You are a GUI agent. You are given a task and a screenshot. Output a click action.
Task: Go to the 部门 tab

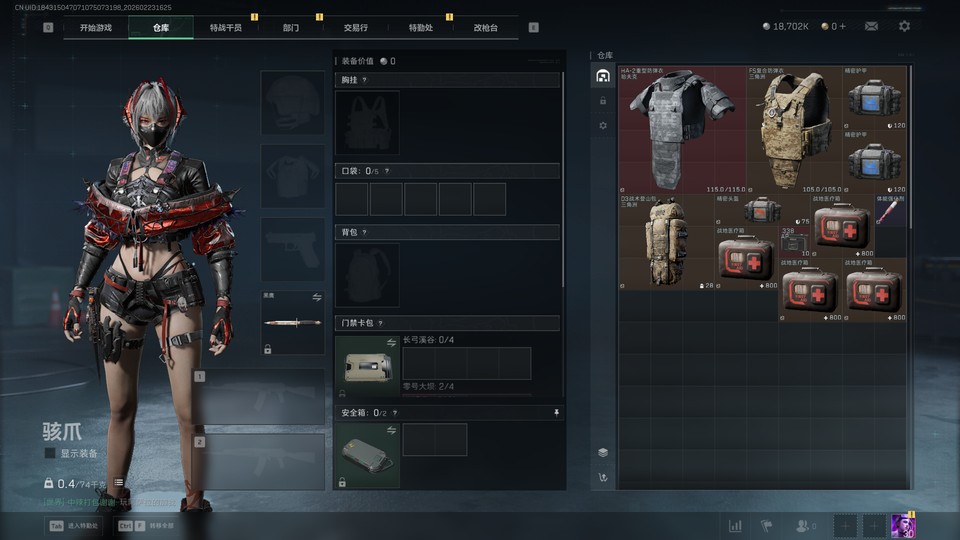coord(290,27)
